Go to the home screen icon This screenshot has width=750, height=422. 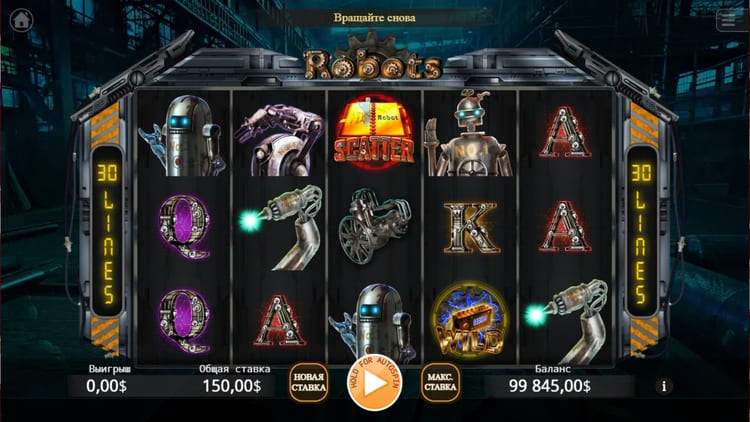pyautogui.click(x=20, y=21)
